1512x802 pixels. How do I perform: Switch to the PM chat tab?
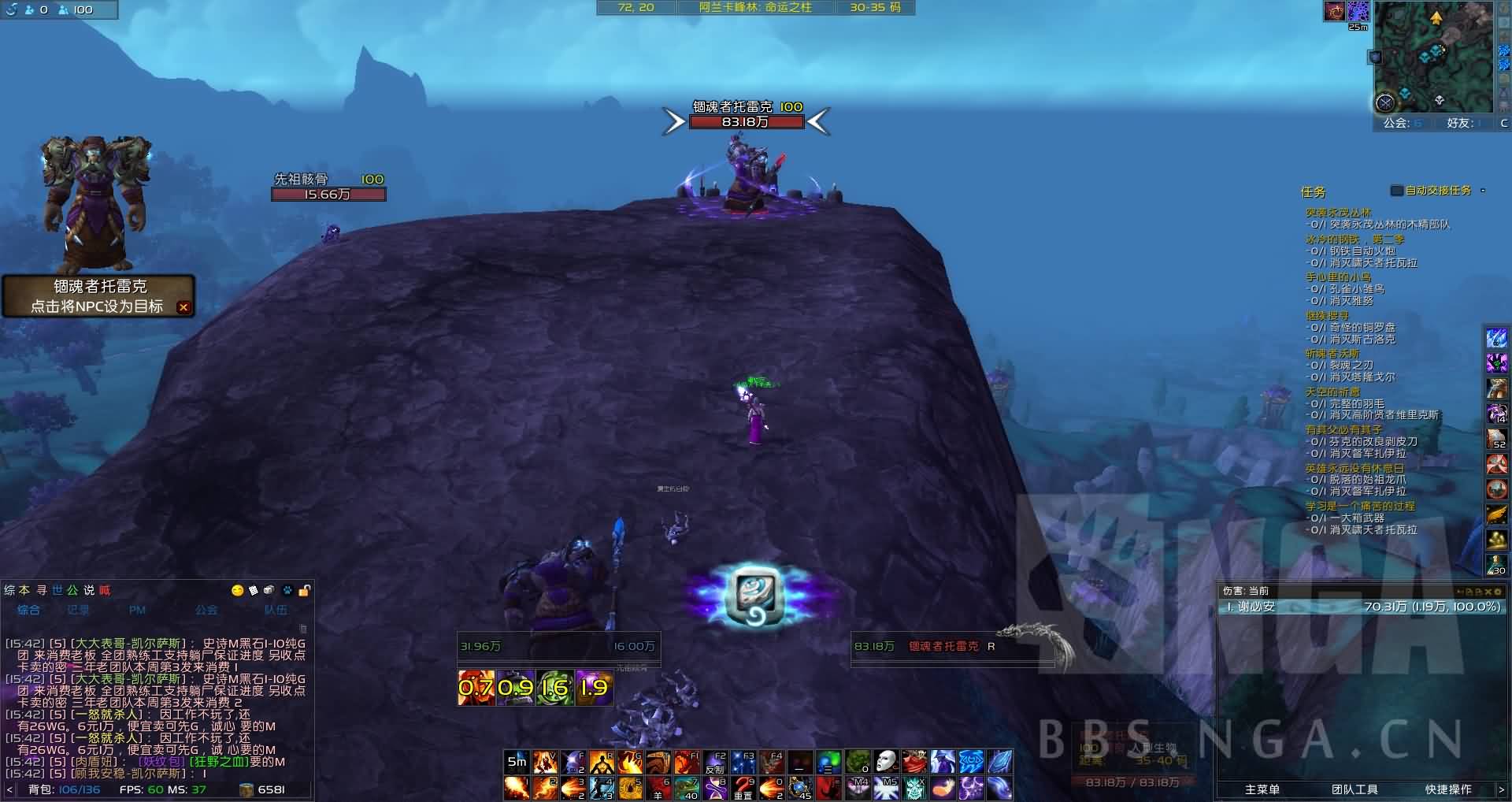137,610
